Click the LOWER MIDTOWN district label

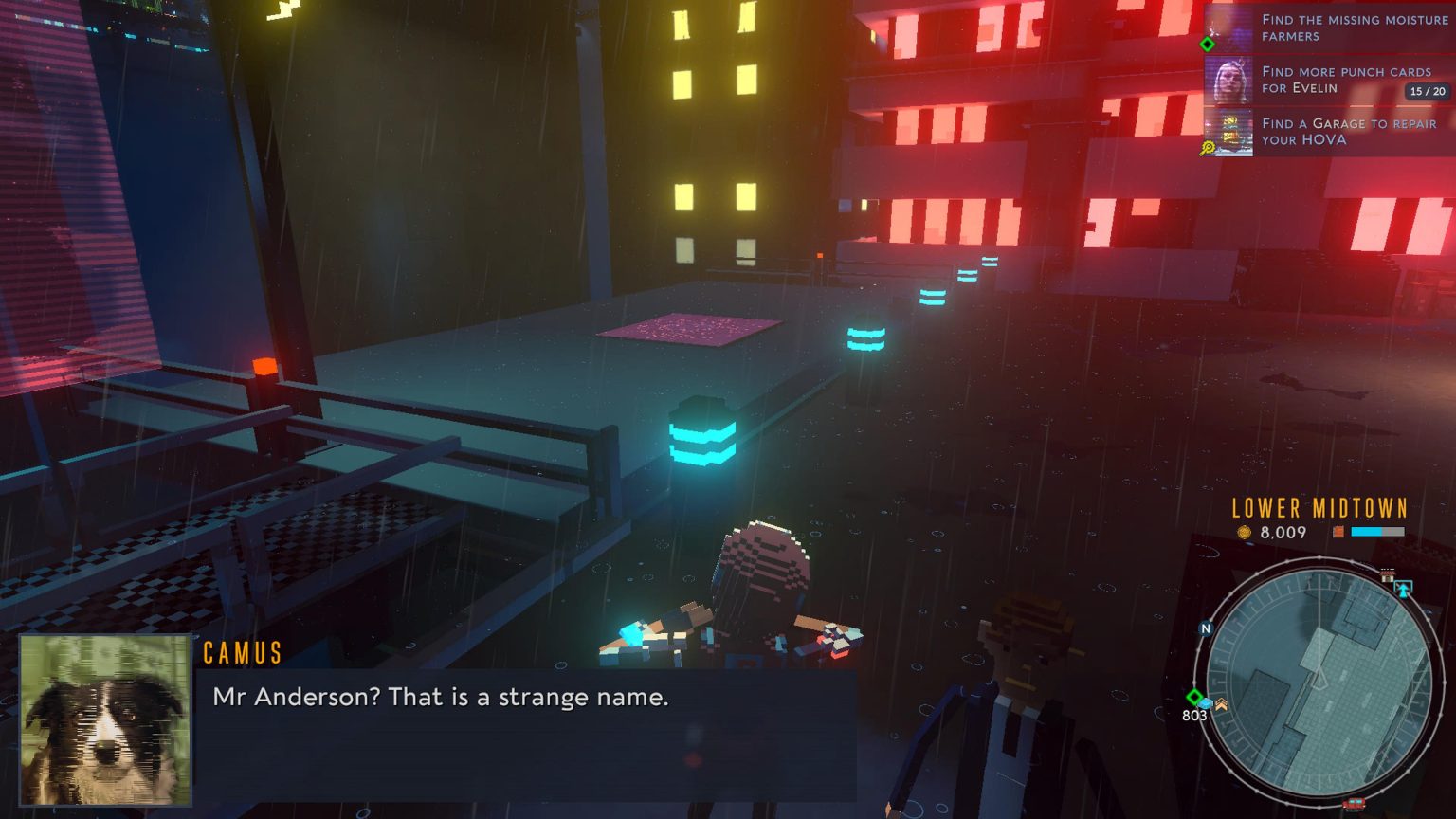pyautogui.click(x=1318, y=508)
